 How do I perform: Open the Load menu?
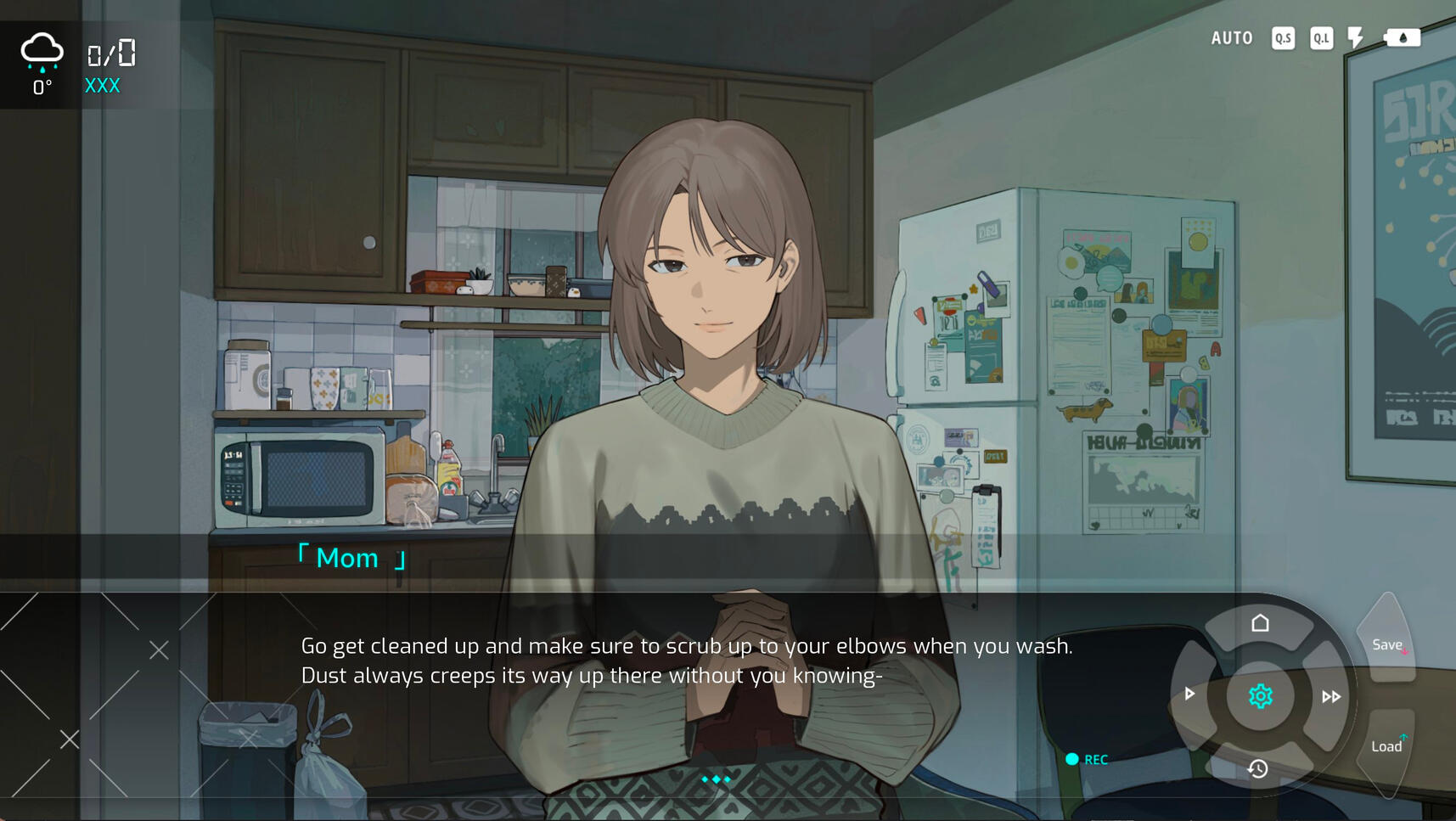click(1386, 746)
